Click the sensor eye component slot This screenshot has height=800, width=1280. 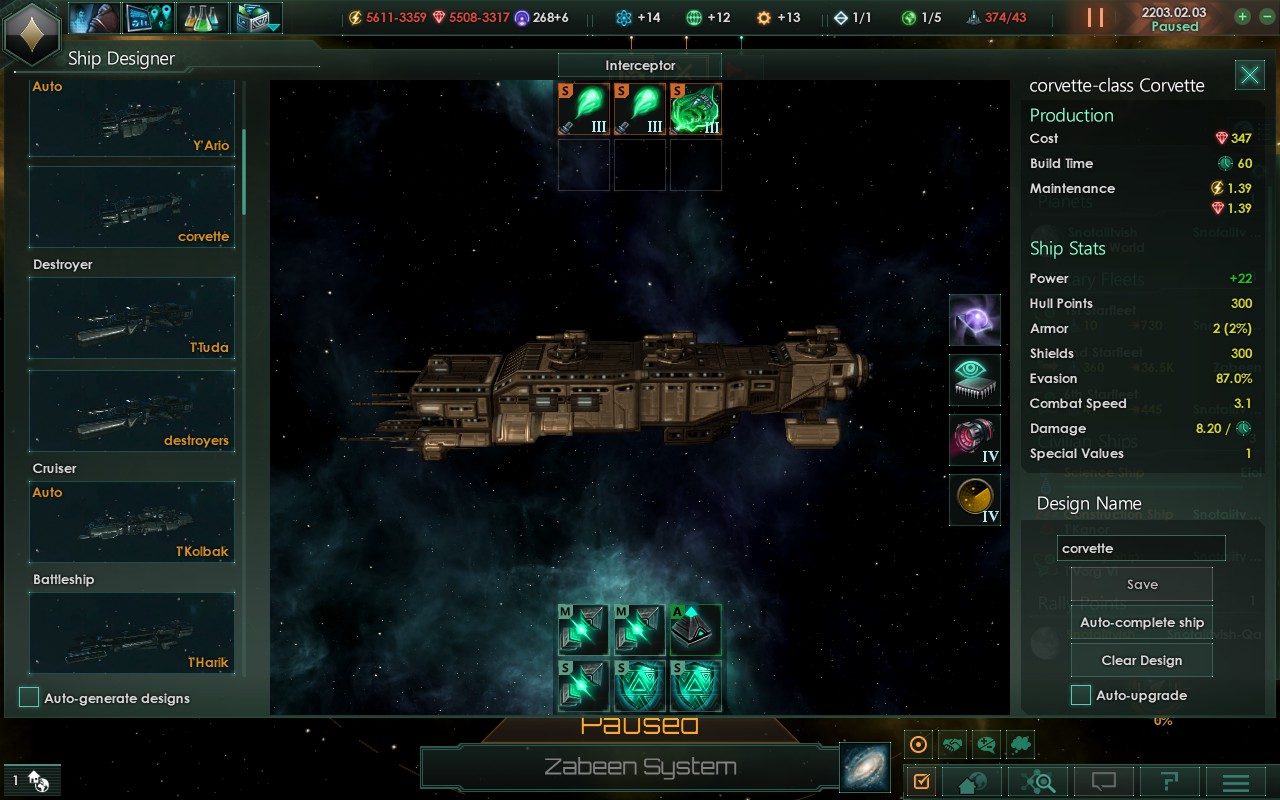[x=975, y=380]
